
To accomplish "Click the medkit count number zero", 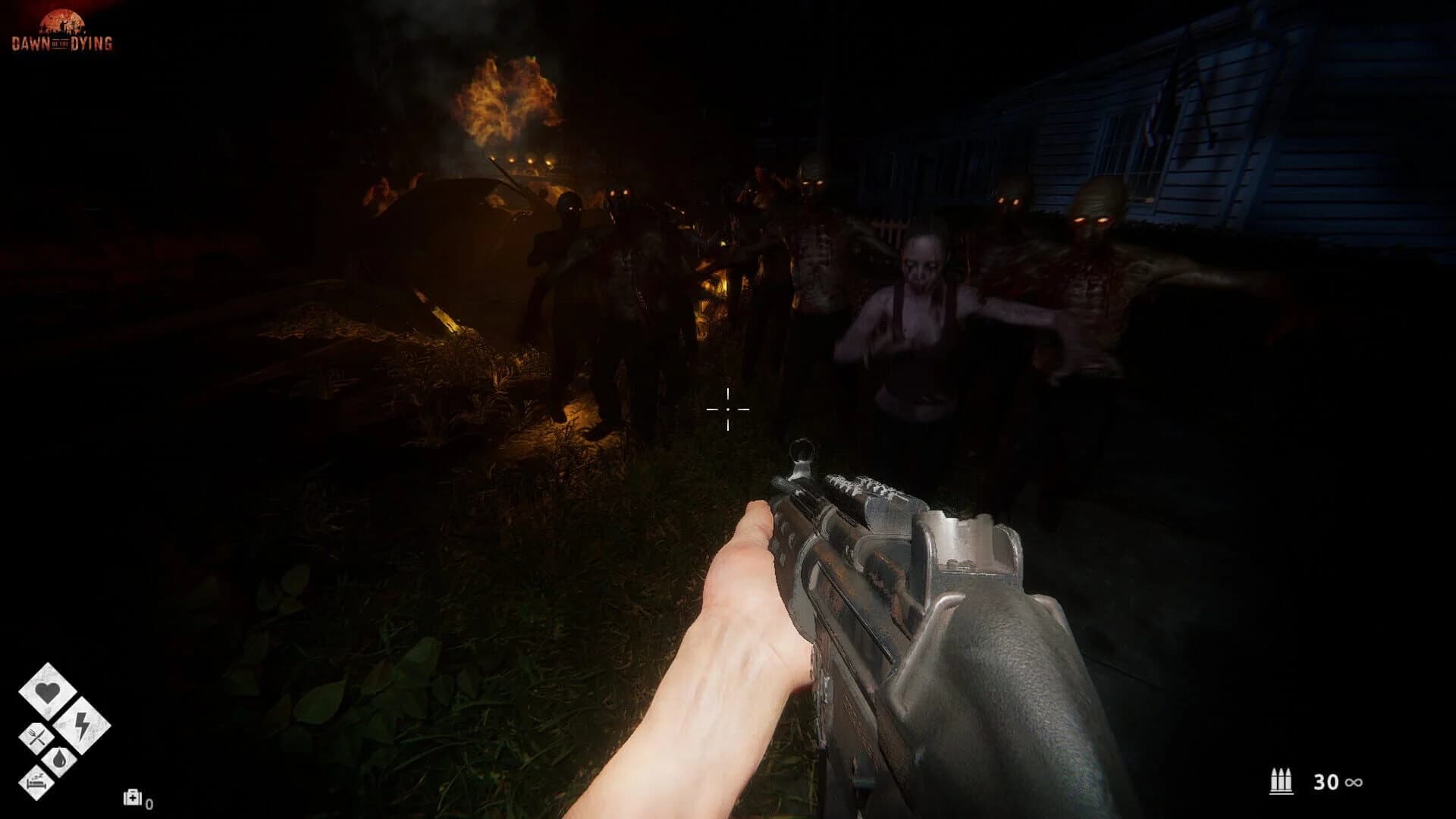I will pyautogui.click(x=149, y=804).
